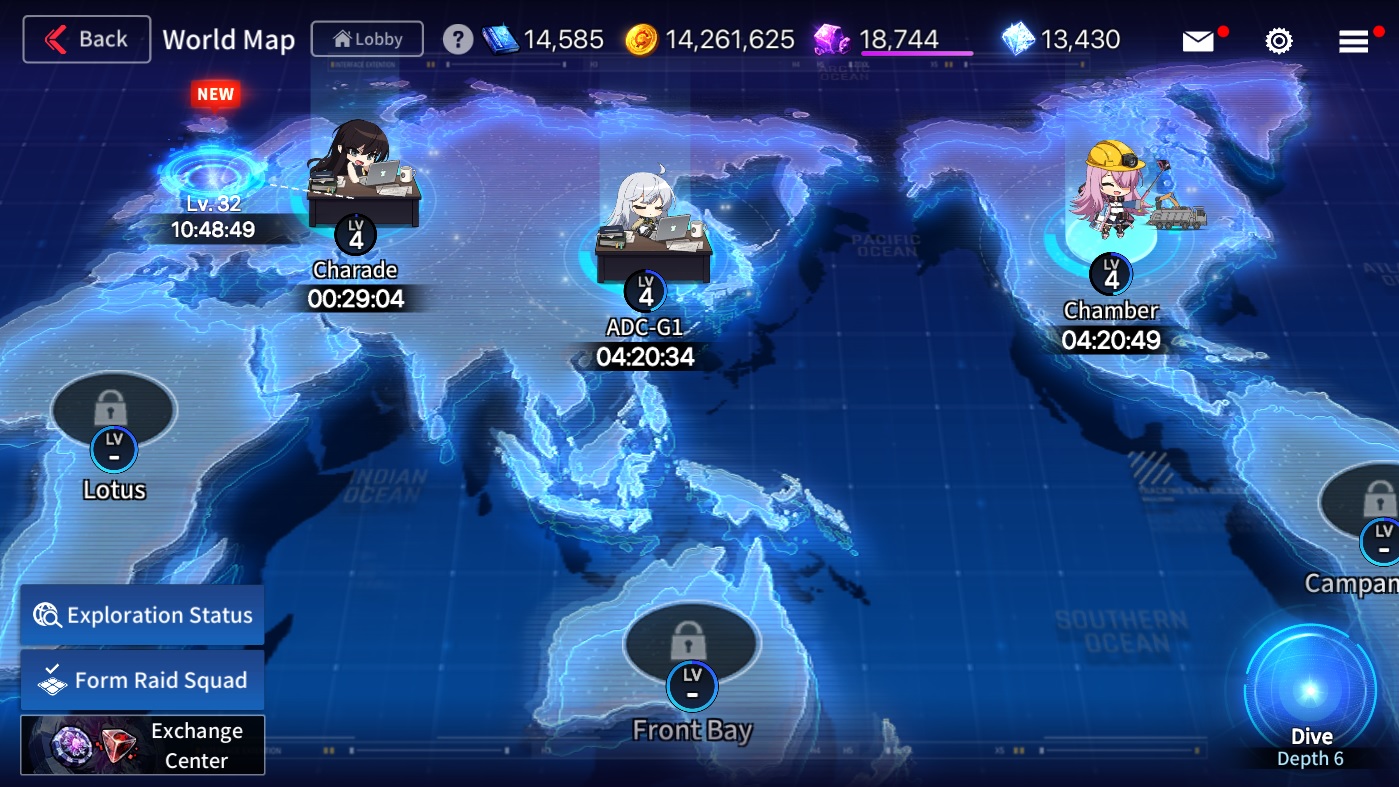Image resolution: width=1399 pixels, height=787 pixels.
Task: Open the gear settings
Action: coord(1279,41)
